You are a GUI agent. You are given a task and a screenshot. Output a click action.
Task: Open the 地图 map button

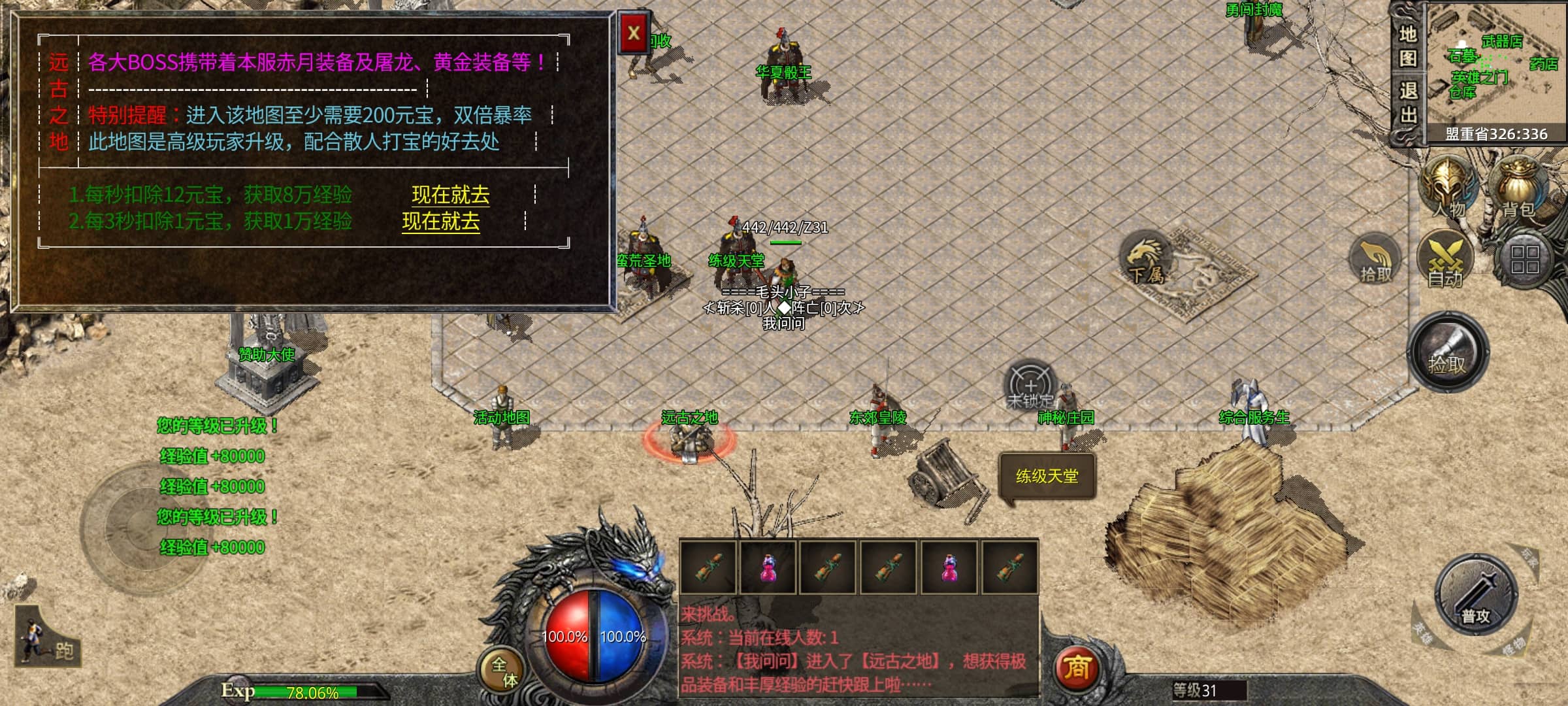click(x=1407, y=46)
